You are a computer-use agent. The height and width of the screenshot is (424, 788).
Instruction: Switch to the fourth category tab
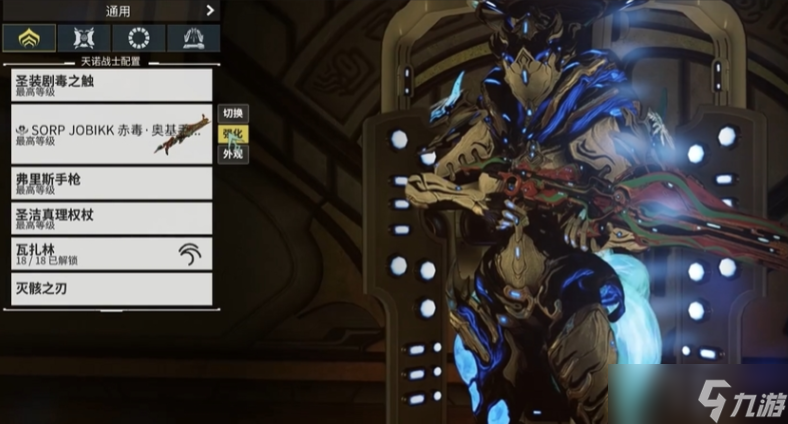[193, 39]
